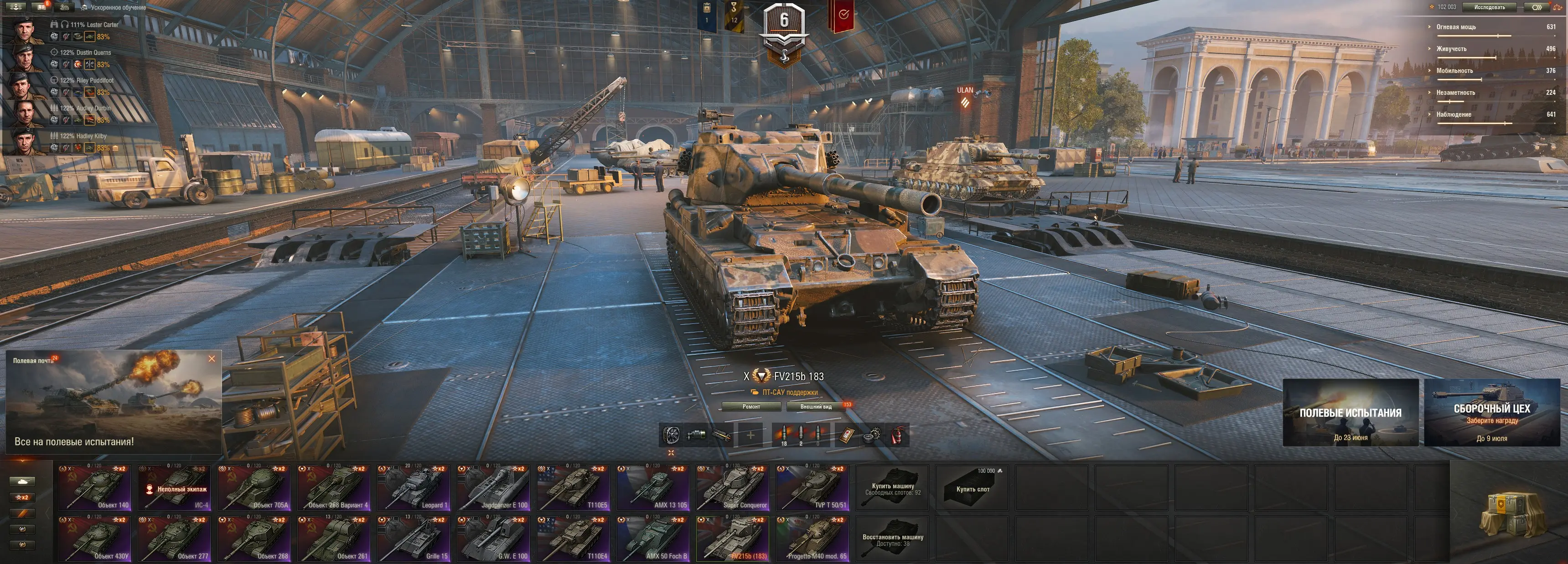Open the Внешний вид customization button

[x=816, y=406]
